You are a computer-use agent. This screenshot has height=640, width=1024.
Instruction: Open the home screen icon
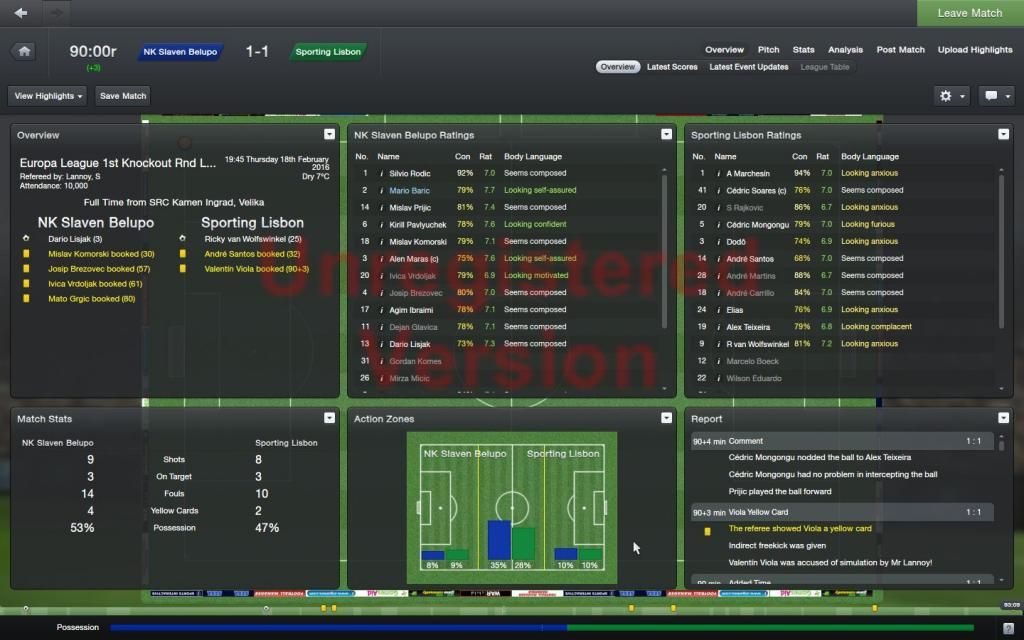24,51
